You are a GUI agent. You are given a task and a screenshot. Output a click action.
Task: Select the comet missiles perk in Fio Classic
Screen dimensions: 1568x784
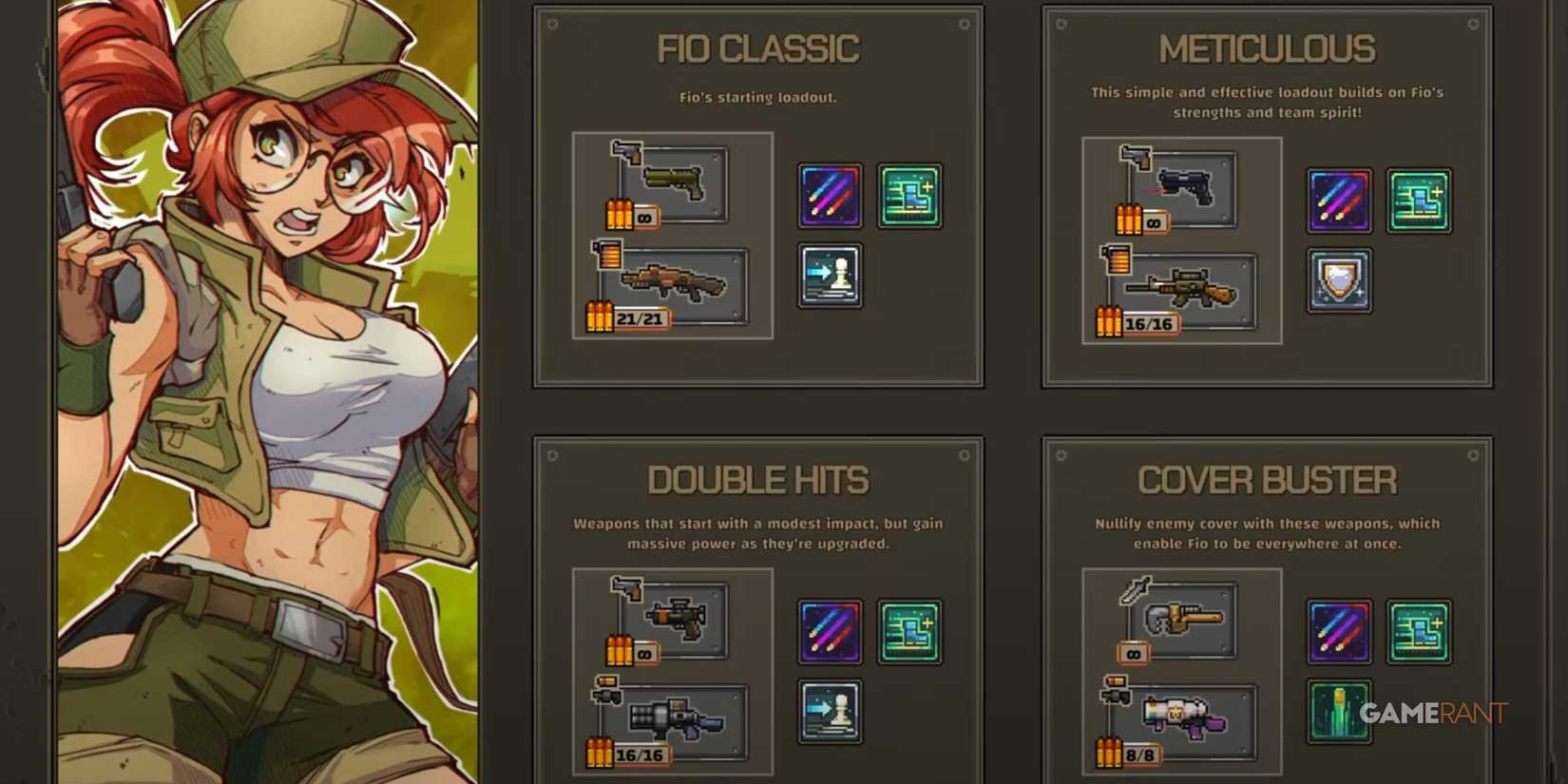(x=829, y=196)
